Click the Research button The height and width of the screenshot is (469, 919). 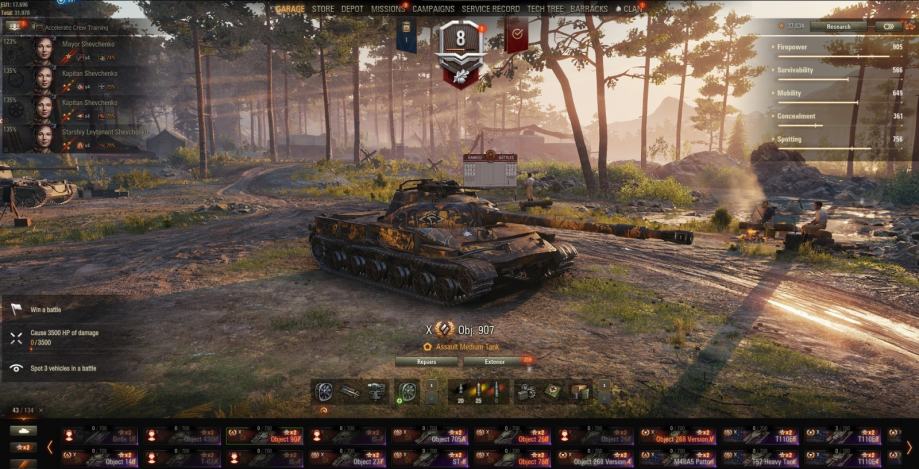[x=838, y=27]
